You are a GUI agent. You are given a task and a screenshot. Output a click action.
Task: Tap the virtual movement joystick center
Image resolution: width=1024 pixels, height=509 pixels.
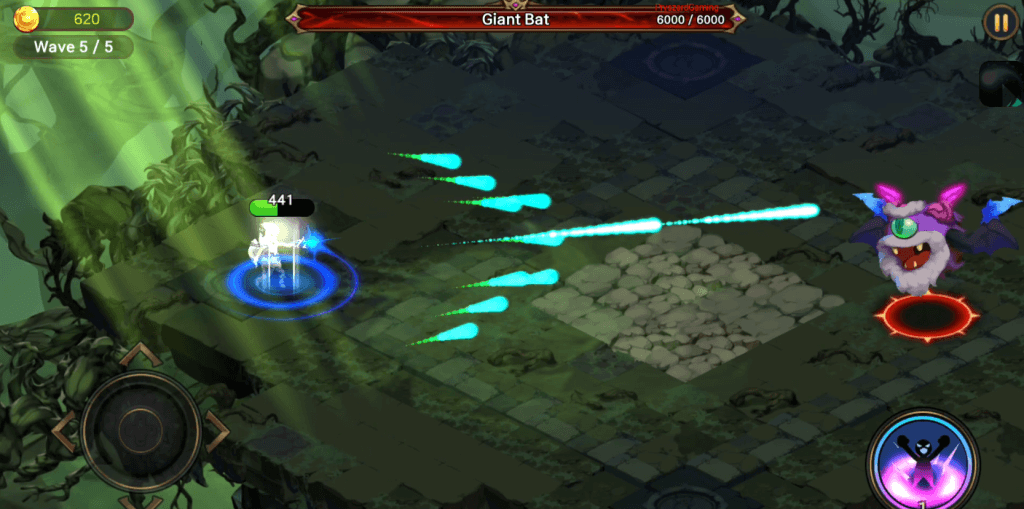140,430
